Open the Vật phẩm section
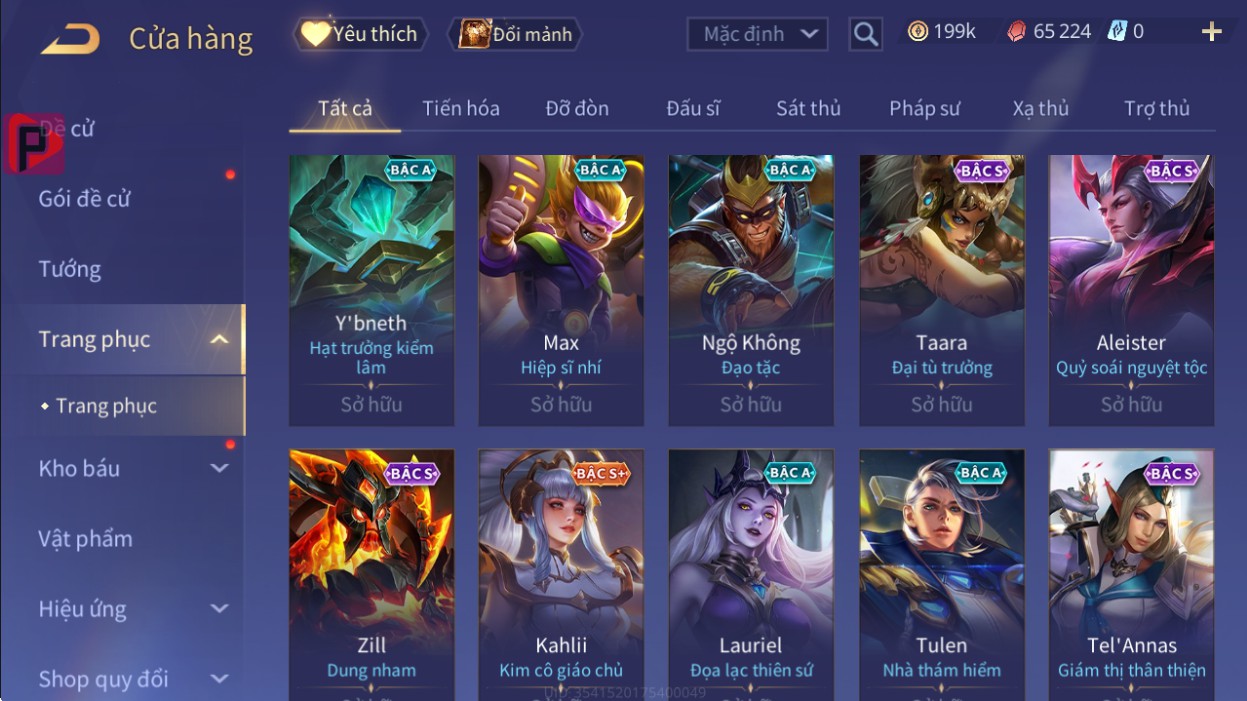 point(86,539)
